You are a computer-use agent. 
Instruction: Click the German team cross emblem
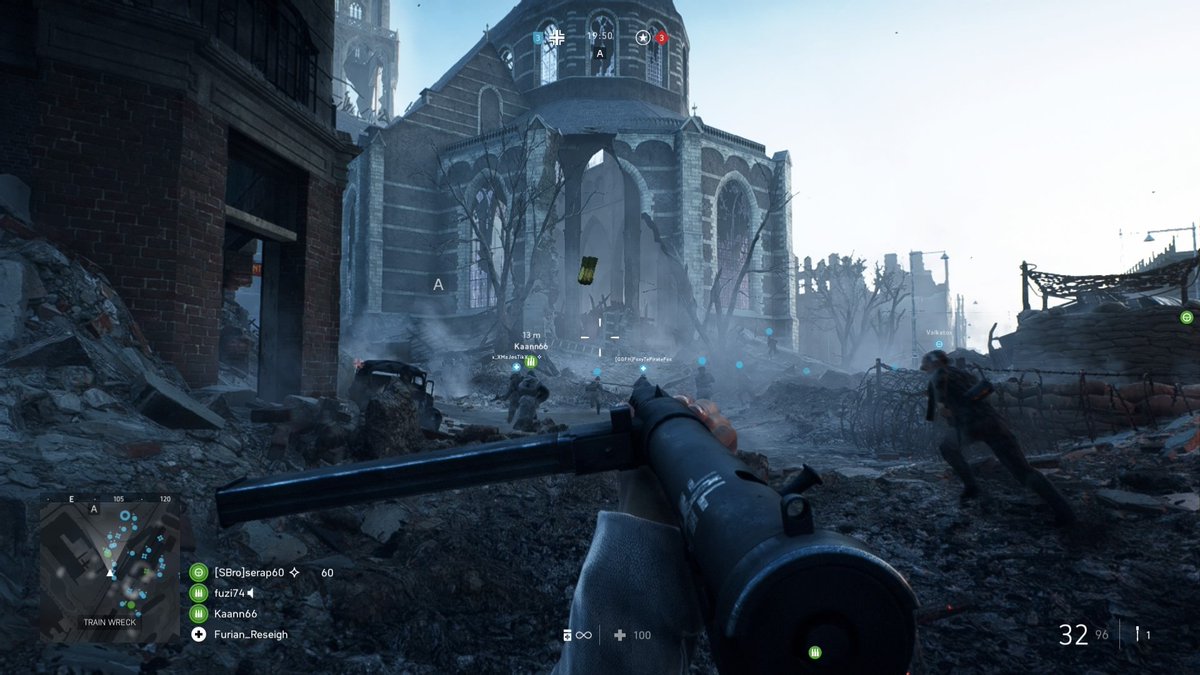click(x=557, y=38)
